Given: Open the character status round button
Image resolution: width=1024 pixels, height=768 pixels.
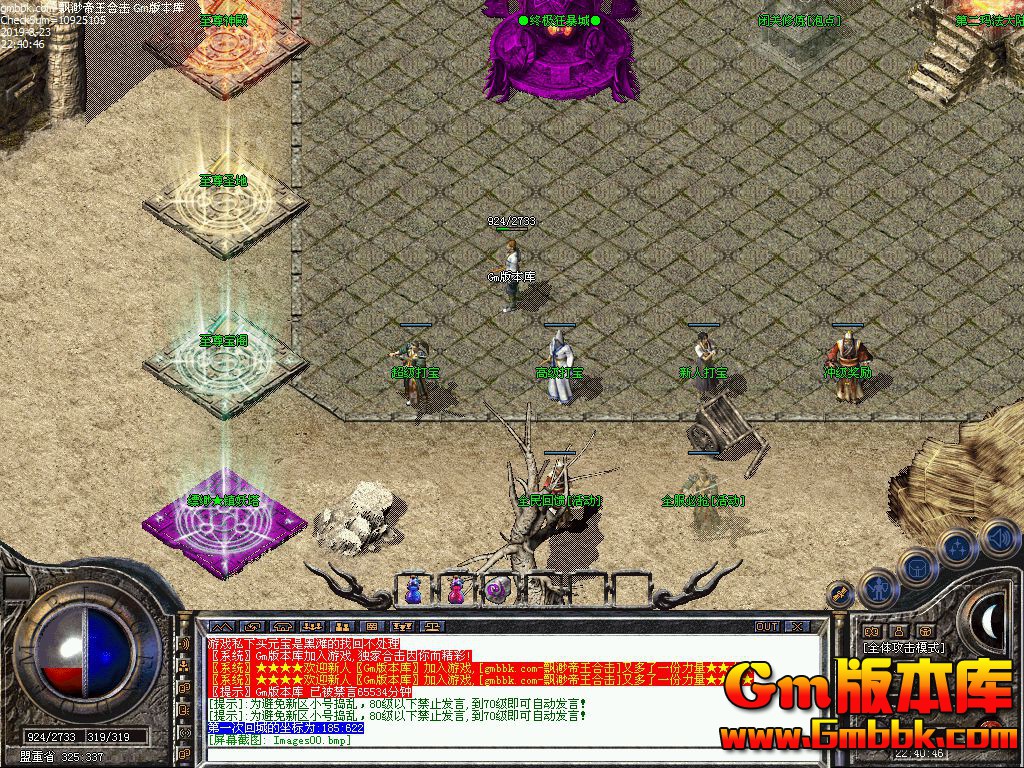Looking at the screenshot, I should [880, 589].
